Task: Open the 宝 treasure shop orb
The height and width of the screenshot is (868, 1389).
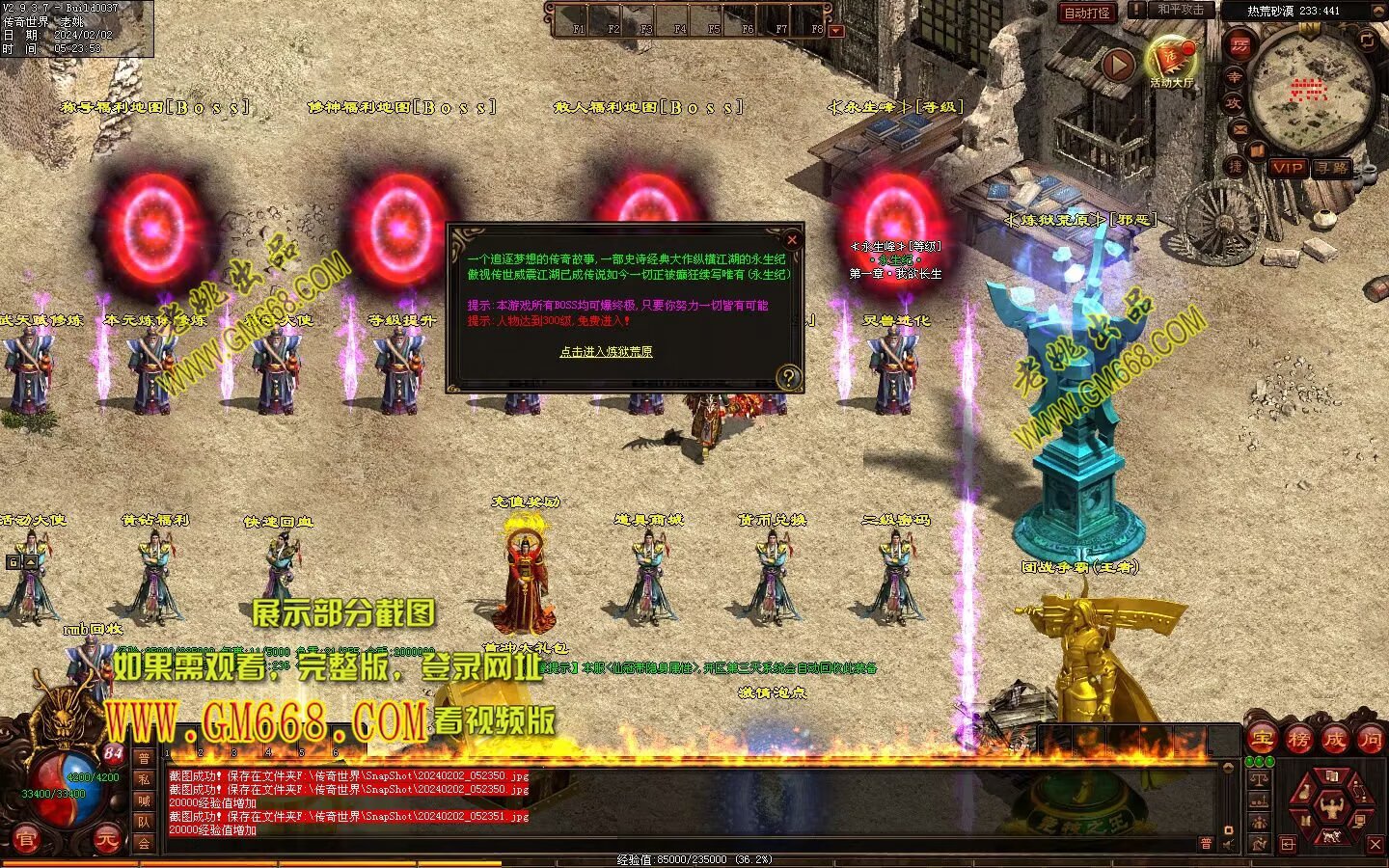Action: pos(1262,740)
